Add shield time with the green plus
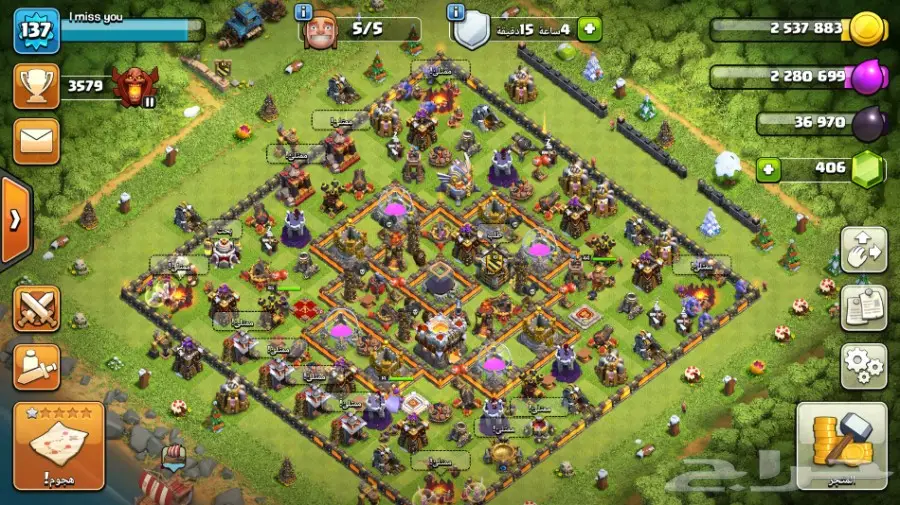This screenshot has width=900, height=505. (590, 29)
